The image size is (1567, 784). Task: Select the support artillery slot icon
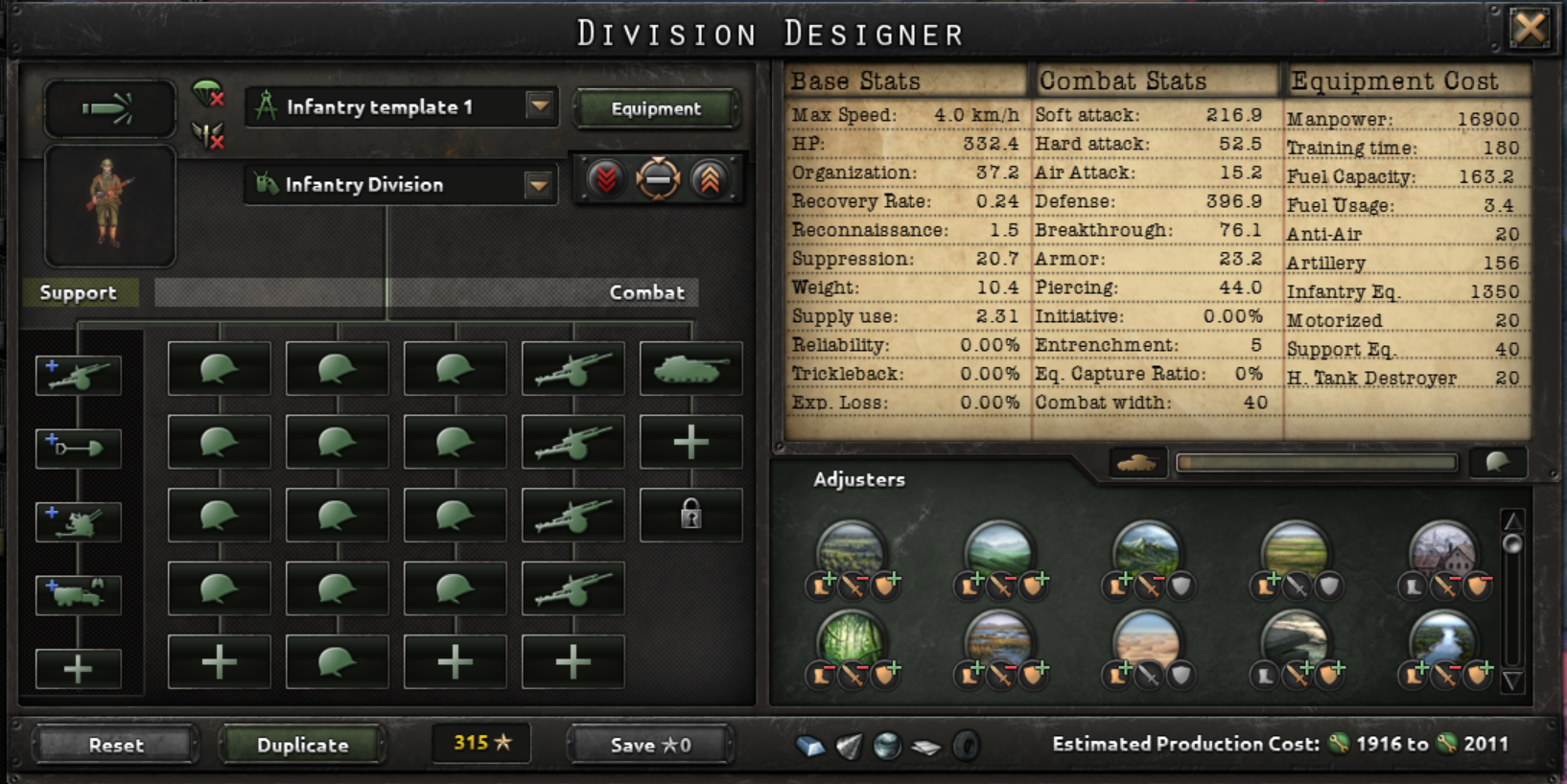point(79,374)
